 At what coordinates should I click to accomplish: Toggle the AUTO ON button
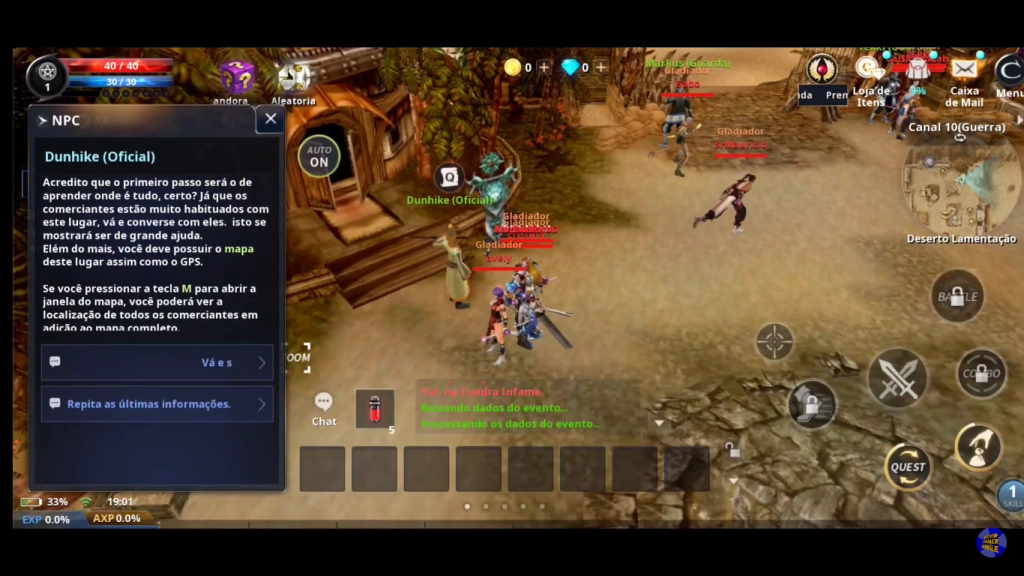[319, 156]
